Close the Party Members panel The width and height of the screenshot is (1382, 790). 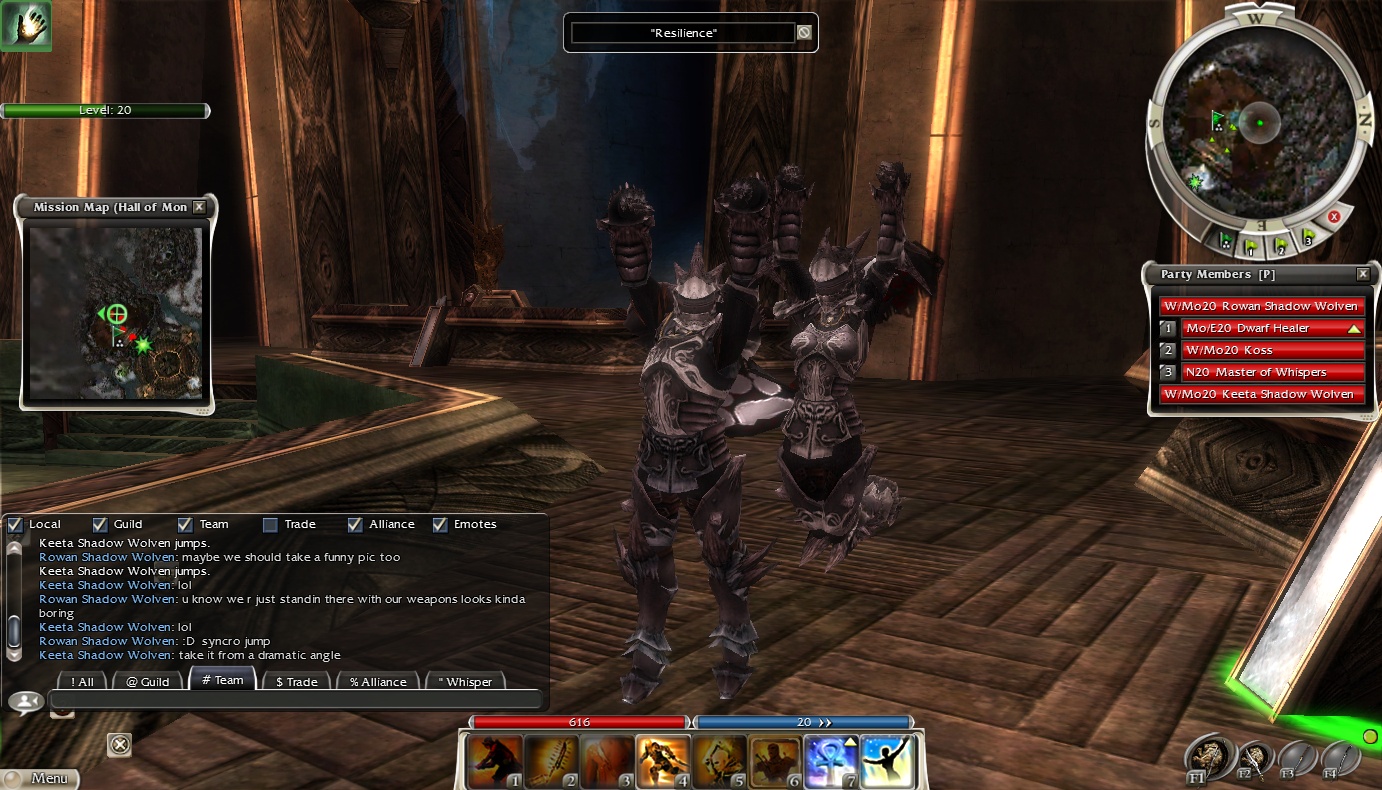[1362, 274]
